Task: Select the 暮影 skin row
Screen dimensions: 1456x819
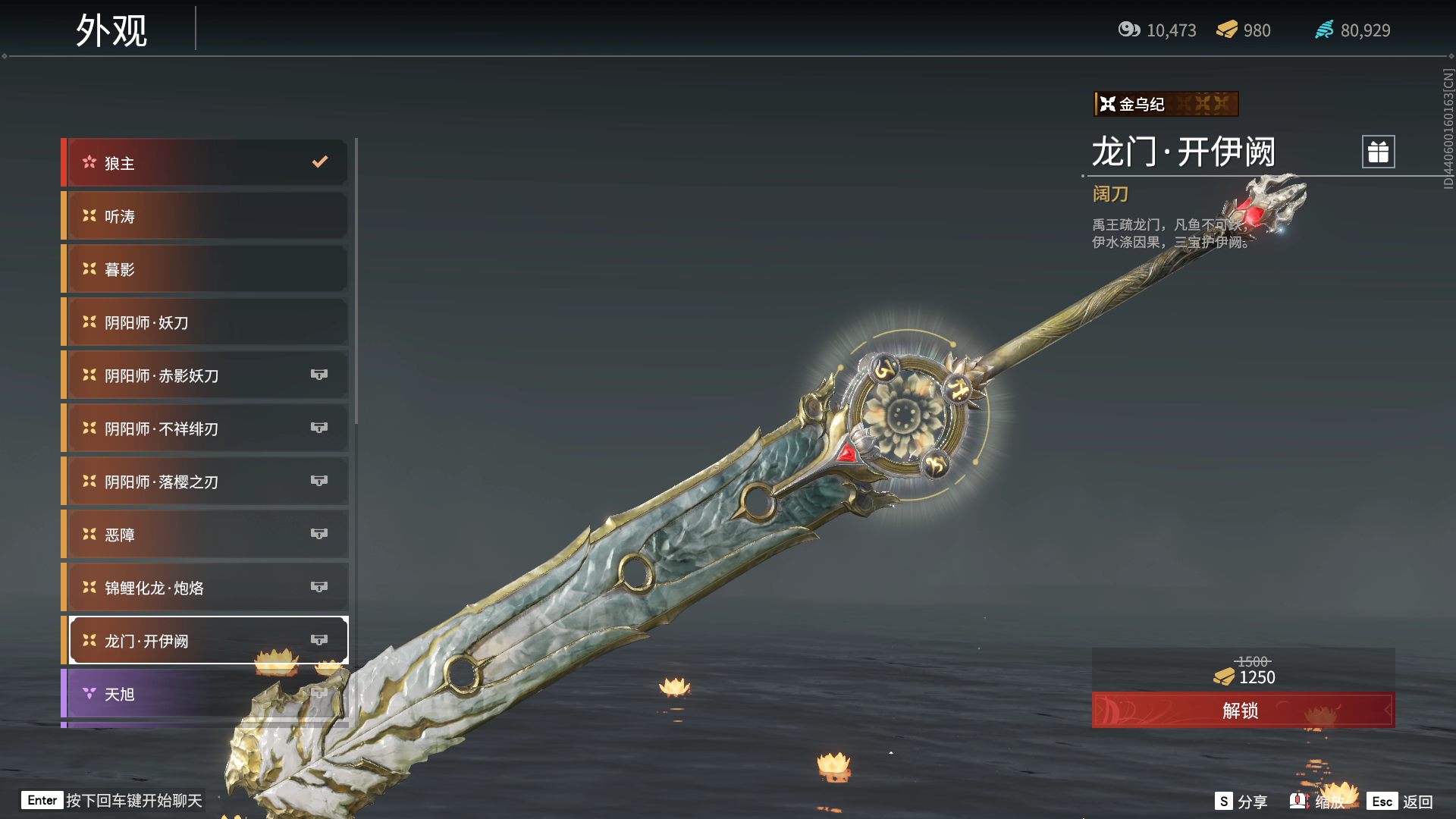Action: 206,269
